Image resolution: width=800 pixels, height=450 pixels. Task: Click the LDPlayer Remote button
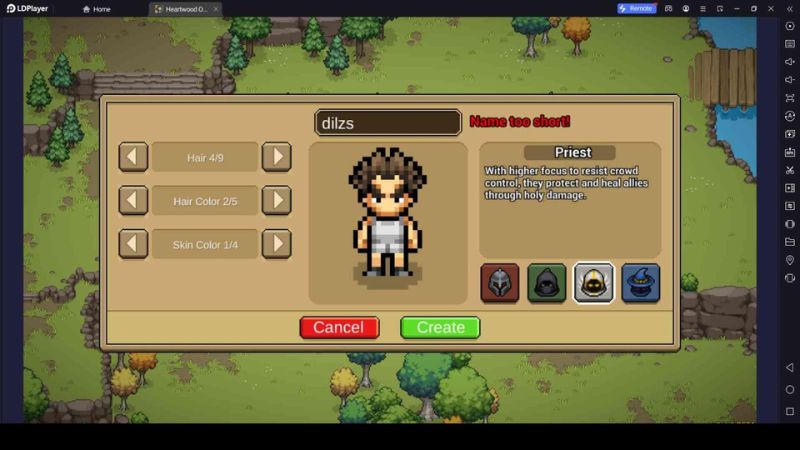click(x=637, y=8)
